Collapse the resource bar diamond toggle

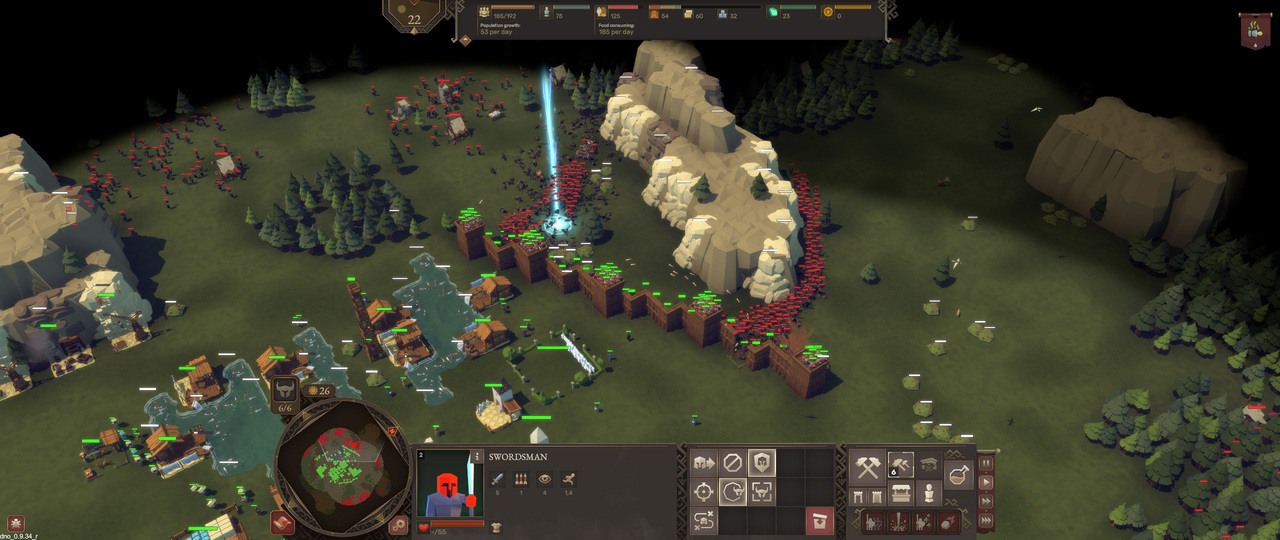click(x=465, y=40)
